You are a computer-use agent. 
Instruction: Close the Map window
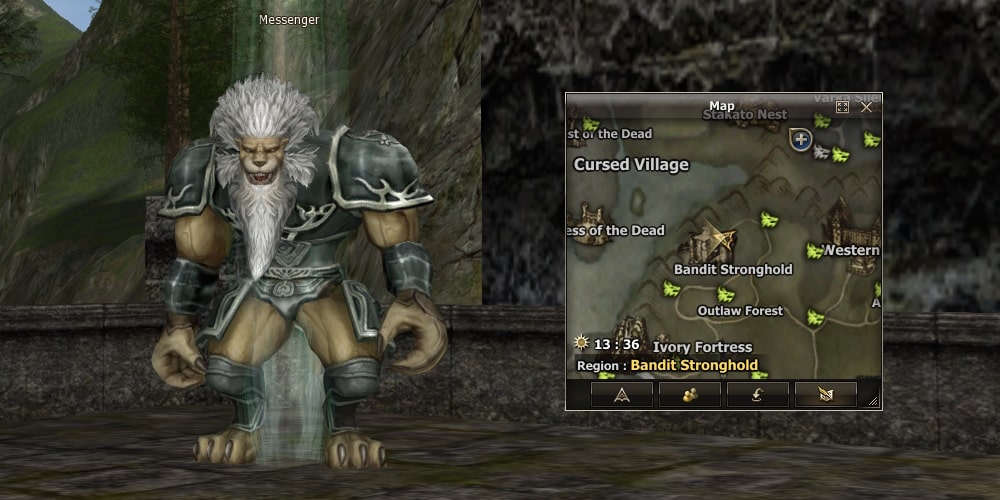point(867,107)
